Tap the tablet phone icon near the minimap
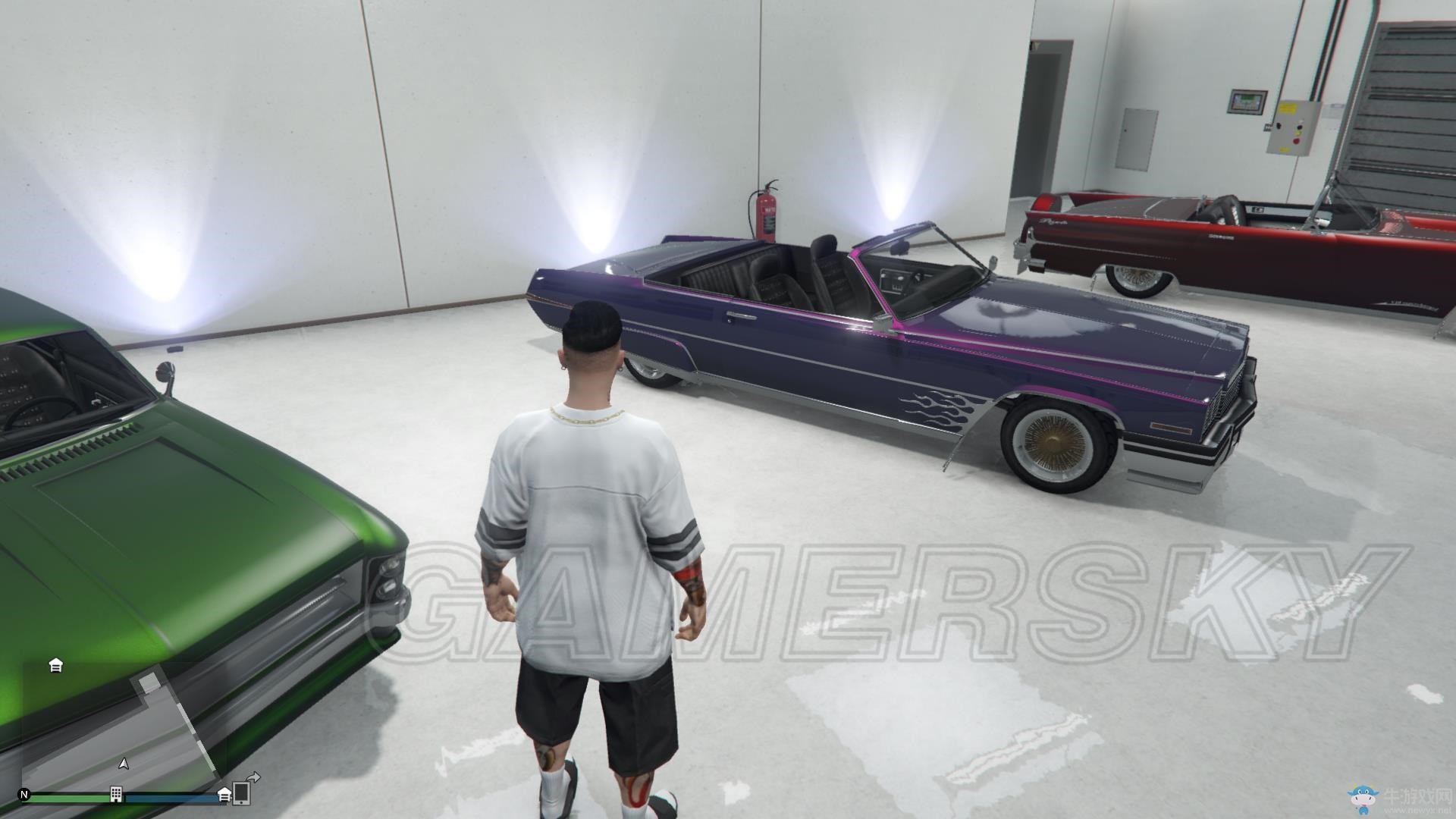Image resolution: width=1456 pixels, height=819 pixels. pos(242,794)
